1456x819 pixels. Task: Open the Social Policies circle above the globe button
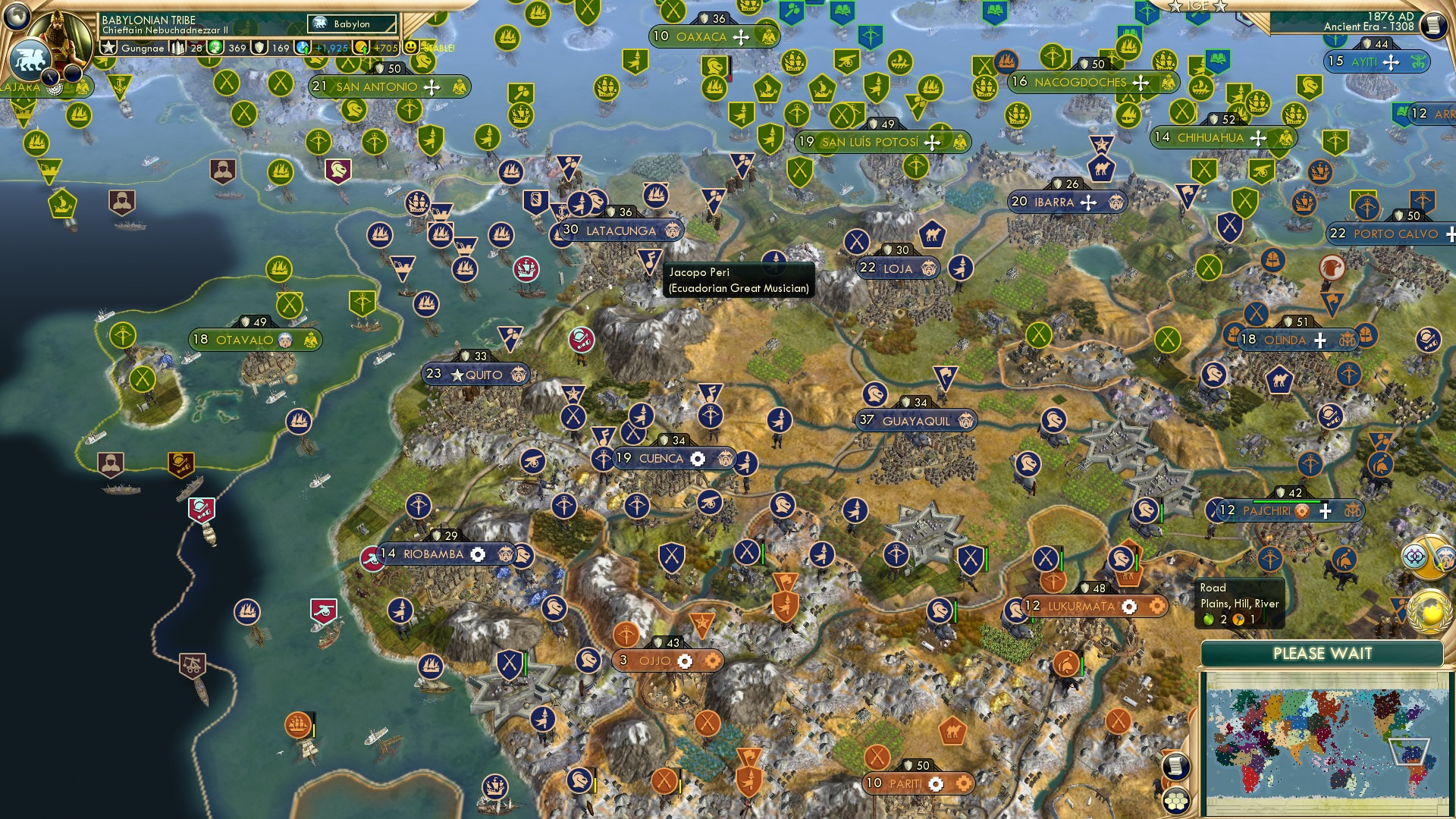click(x=1414, y=556)
